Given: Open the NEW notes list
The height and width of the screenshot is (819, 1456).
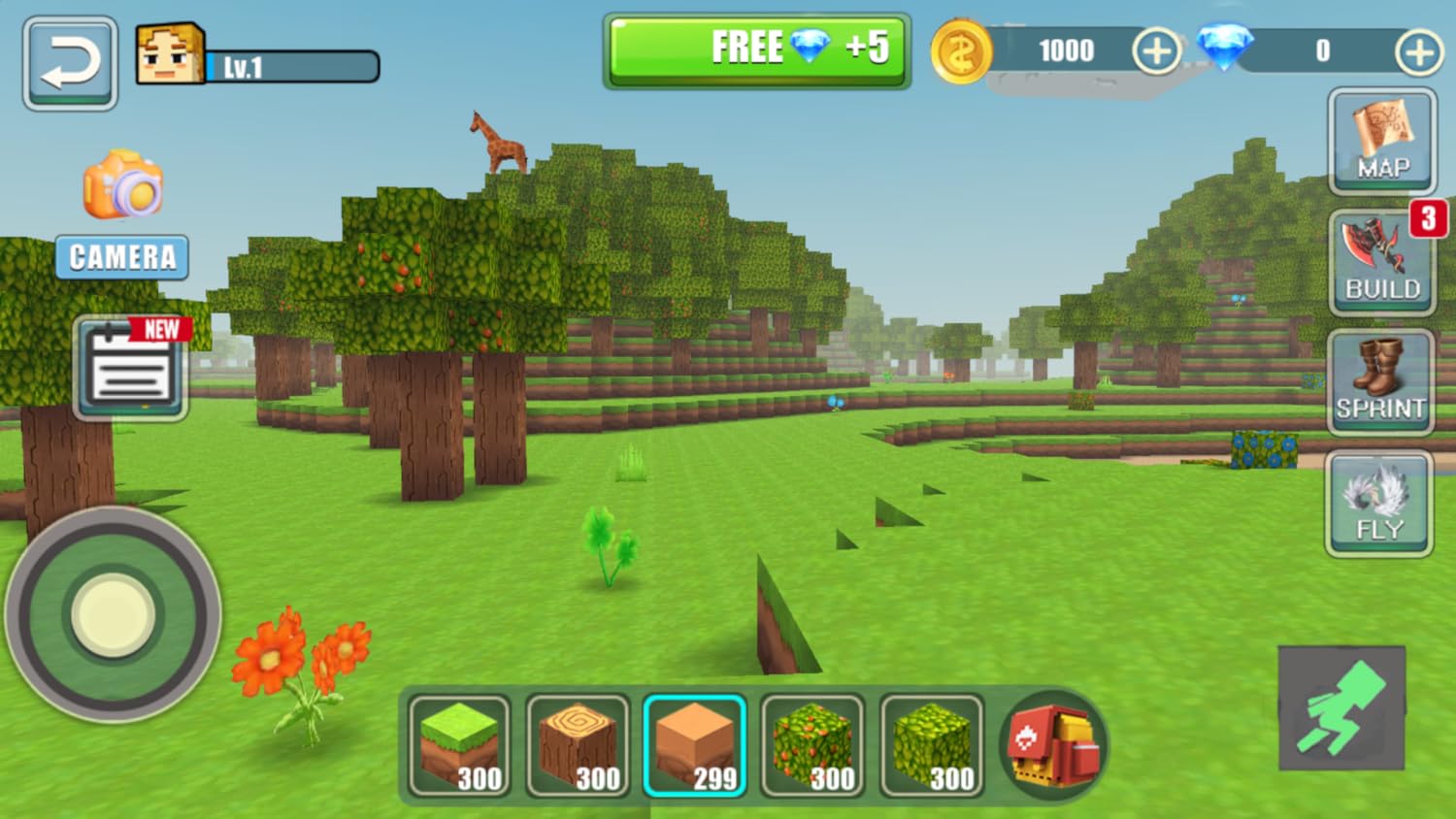Looking at the screenshot, I should tap(131, 369).
